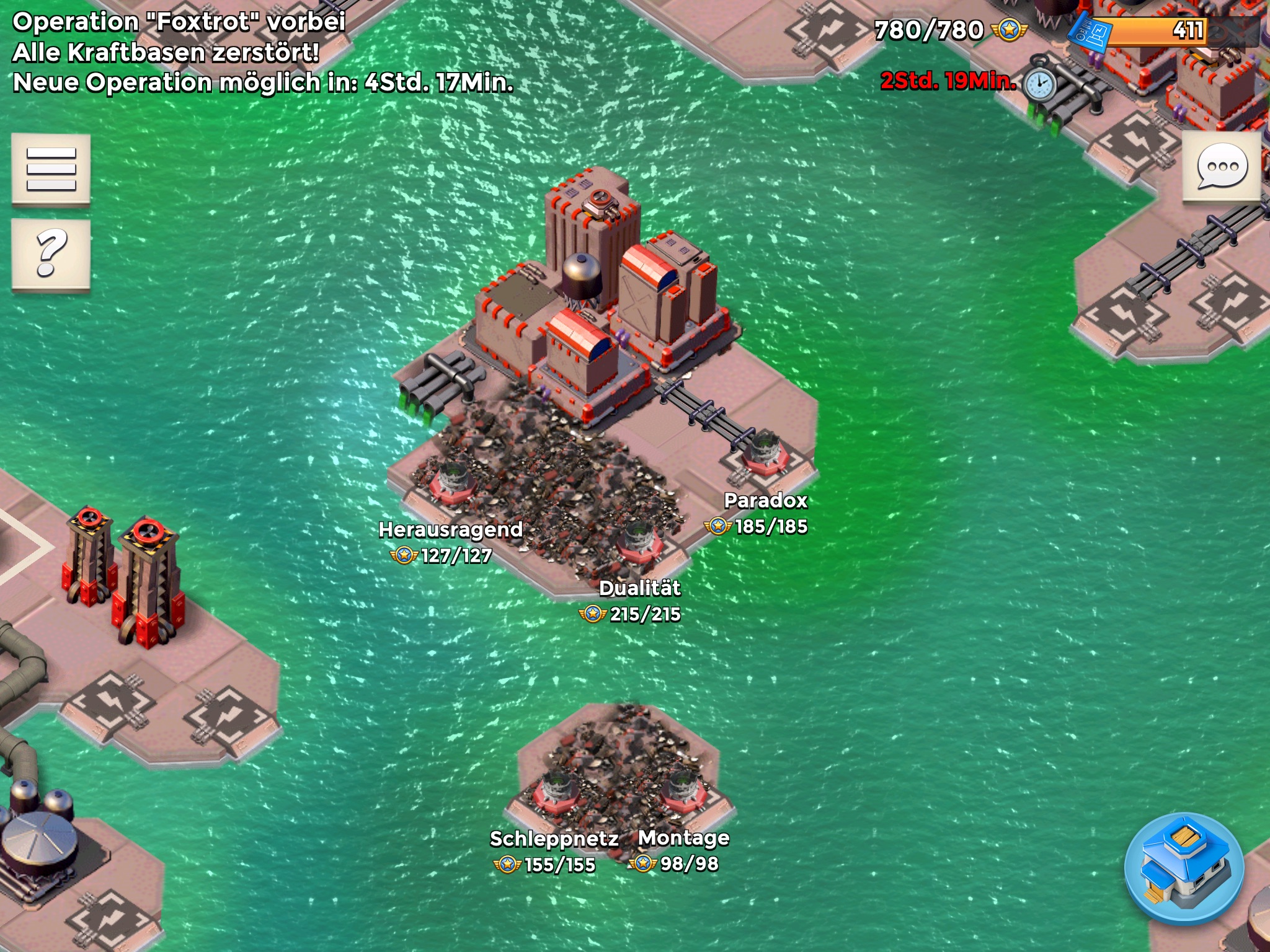Open the chat speech bubble

coord(1222,166)
